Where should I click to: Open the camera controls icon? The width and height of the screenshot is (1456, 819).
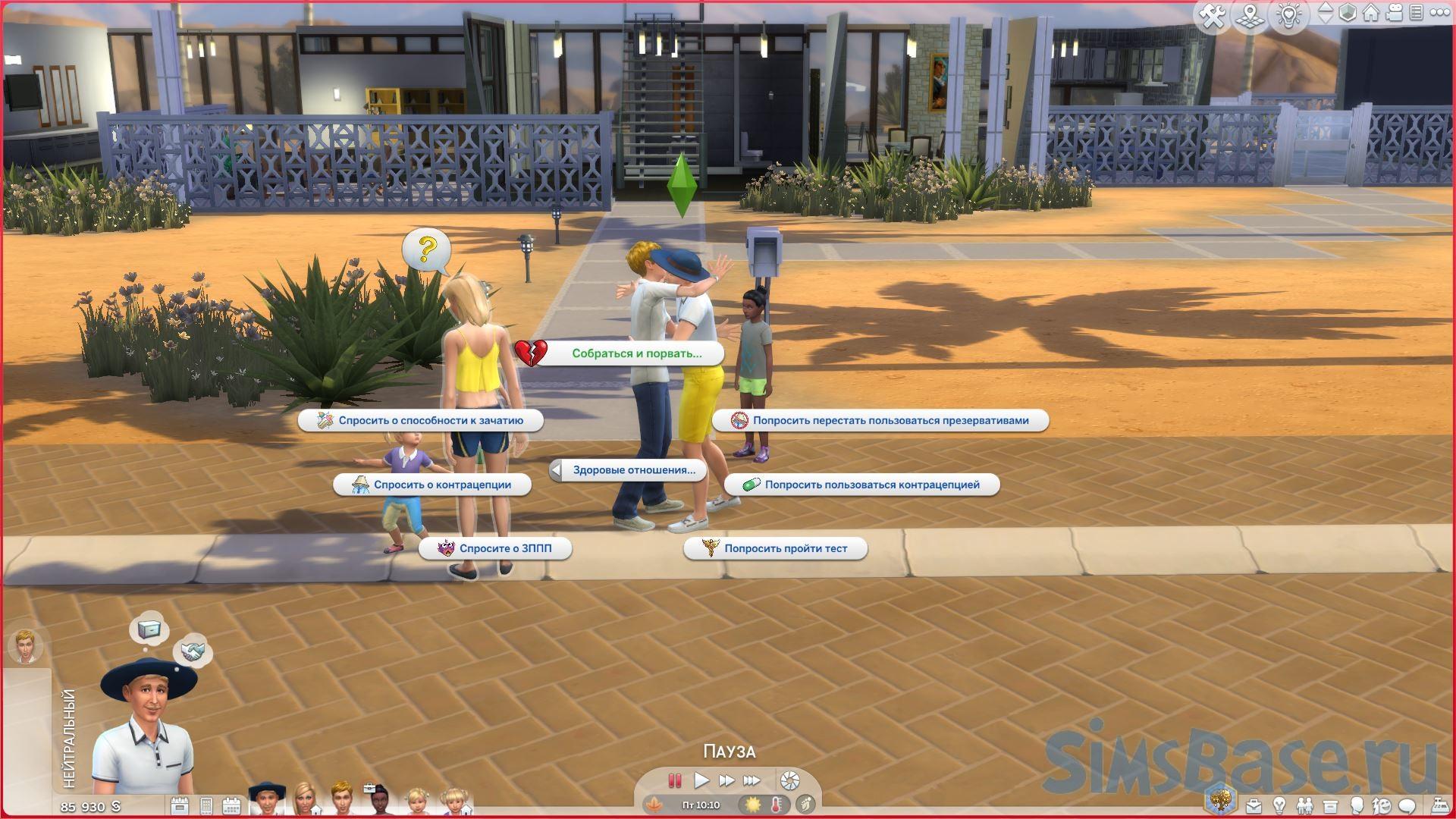click(x=1394, y=14)
